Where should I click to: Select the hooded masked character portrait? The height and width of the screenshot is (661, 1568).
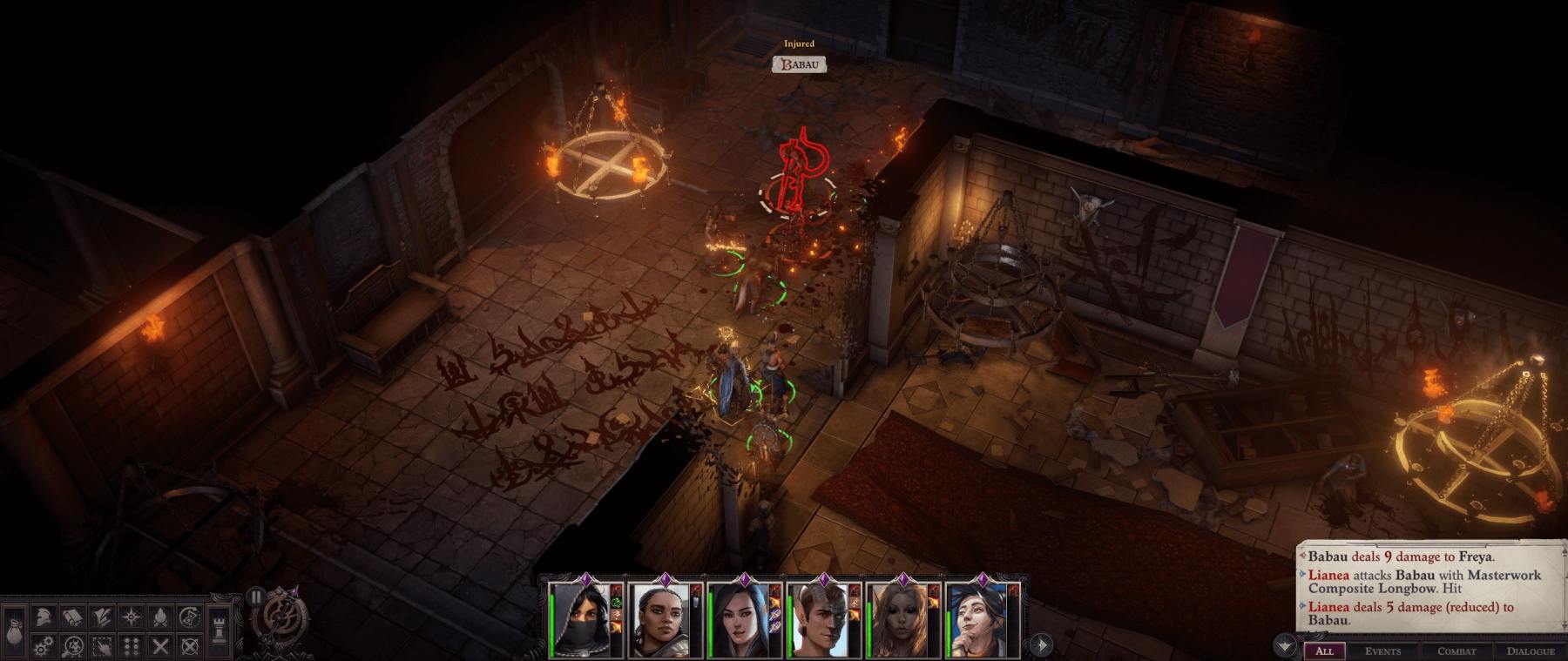pos(579,621)
